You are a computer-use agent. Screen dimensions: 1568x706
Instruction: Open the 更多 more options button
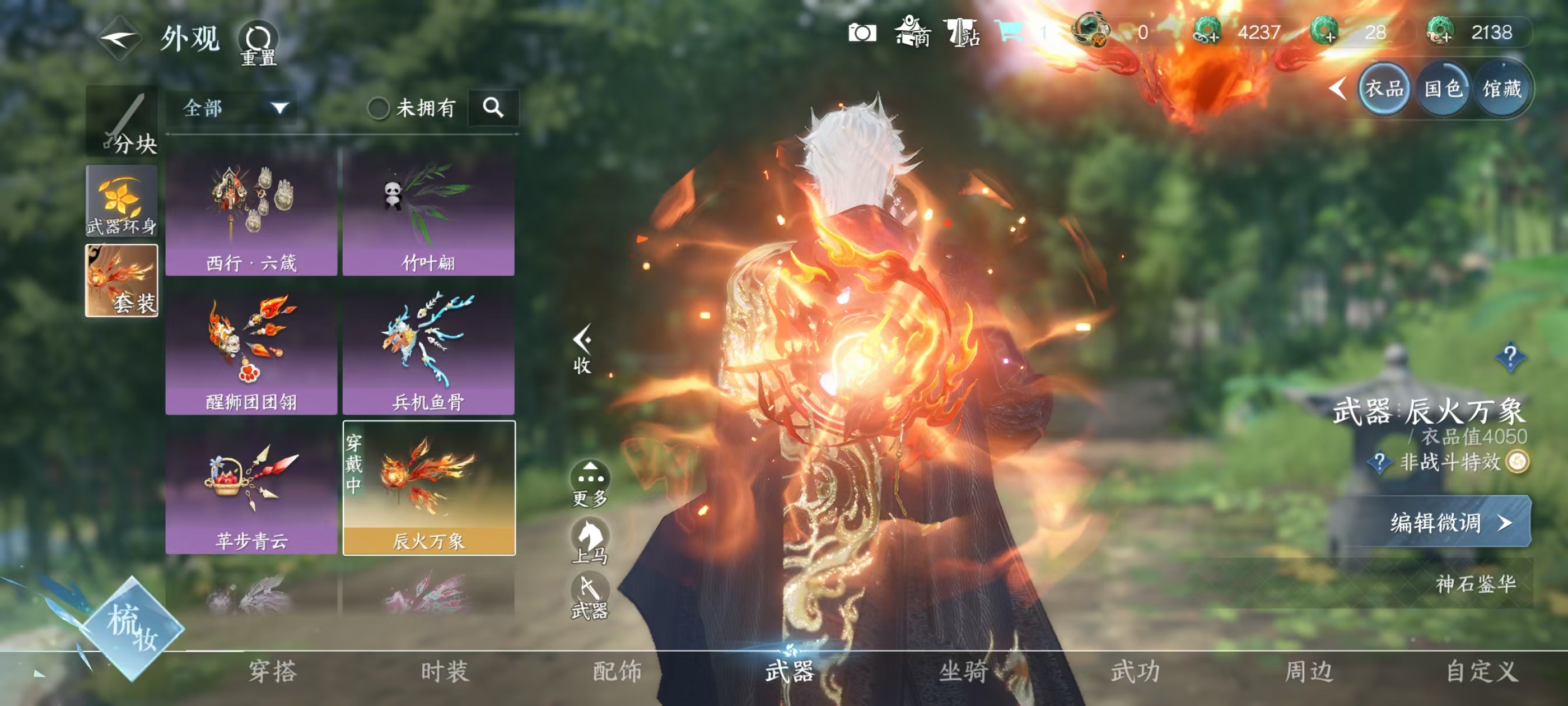tap(590, 484)
